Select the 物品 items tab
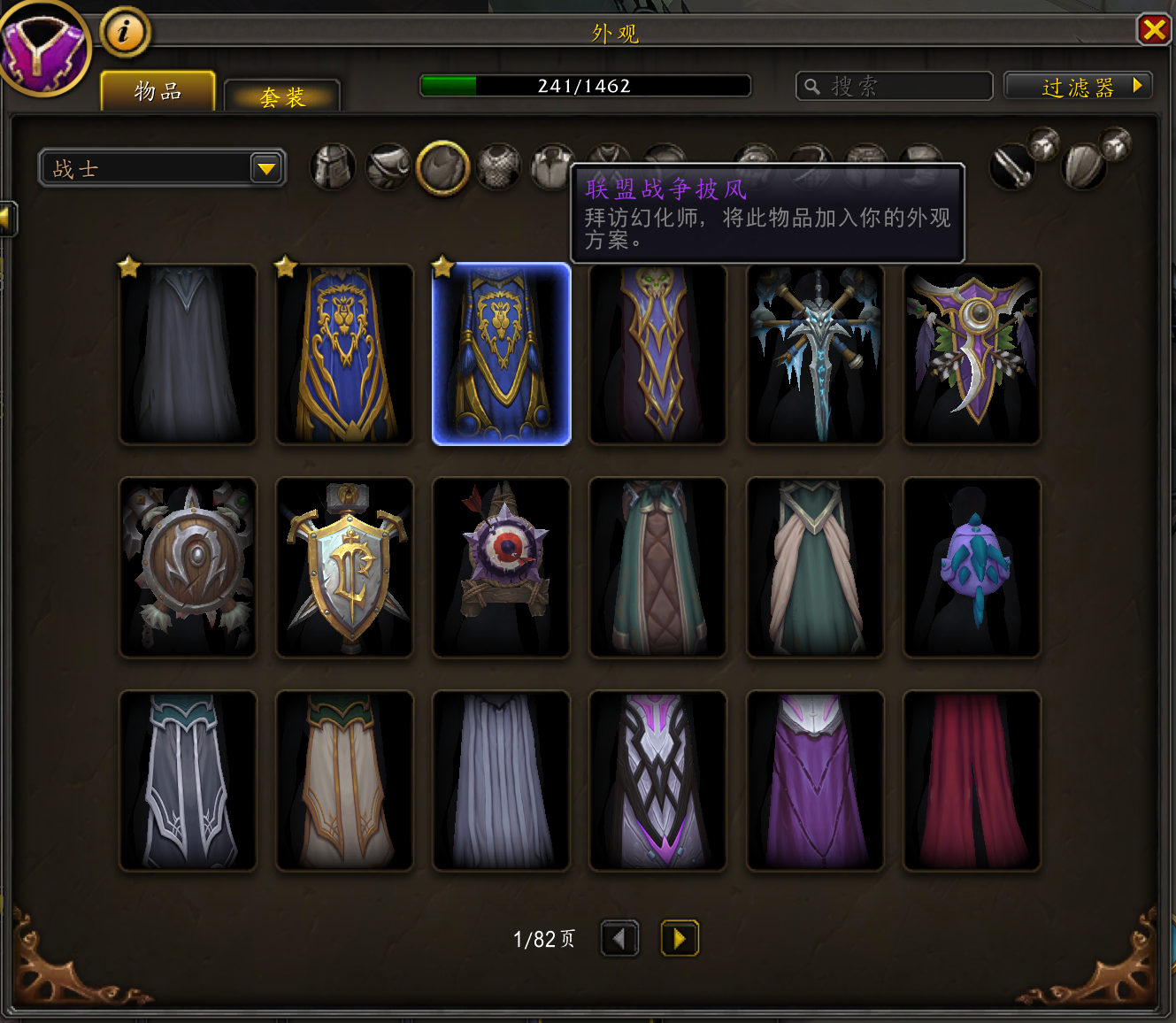1176x1023 pixels. tap(158, 91)
